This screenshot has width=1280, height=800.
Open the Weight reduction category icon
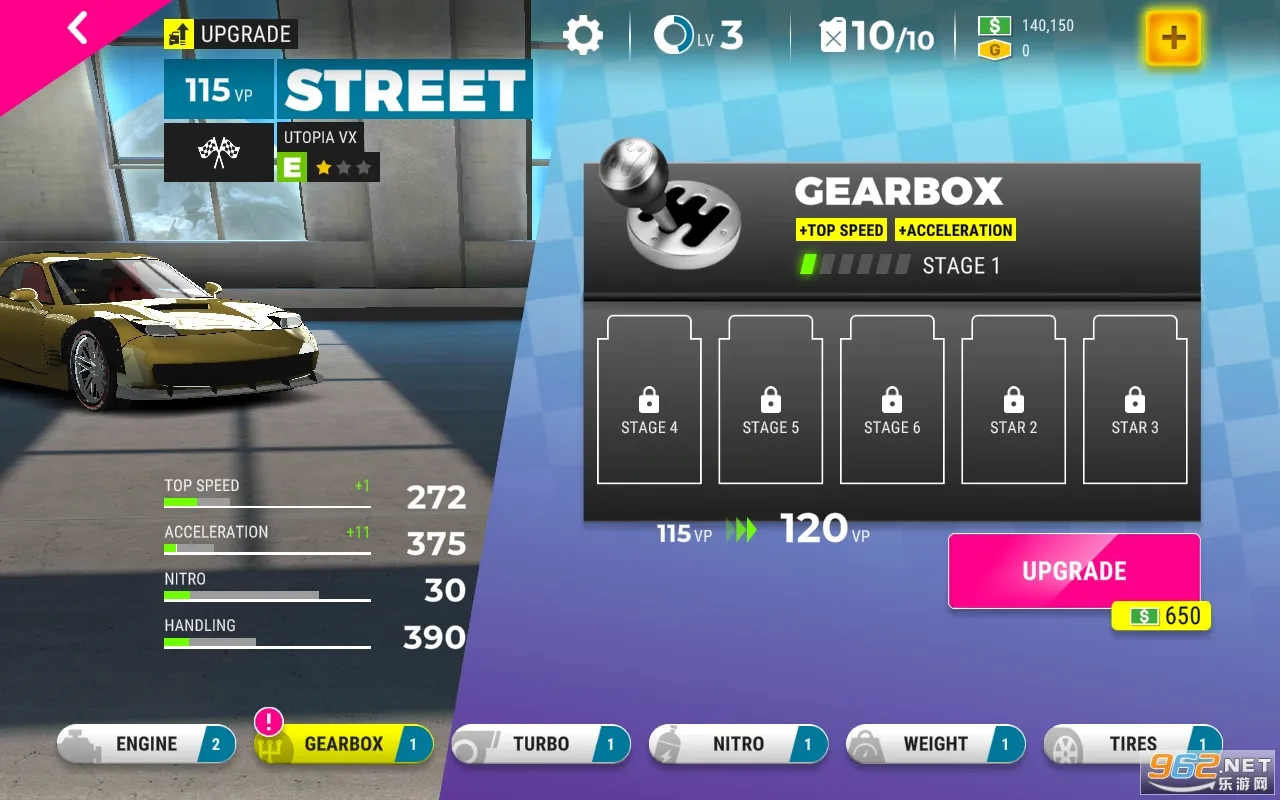(x=870, y=743)
